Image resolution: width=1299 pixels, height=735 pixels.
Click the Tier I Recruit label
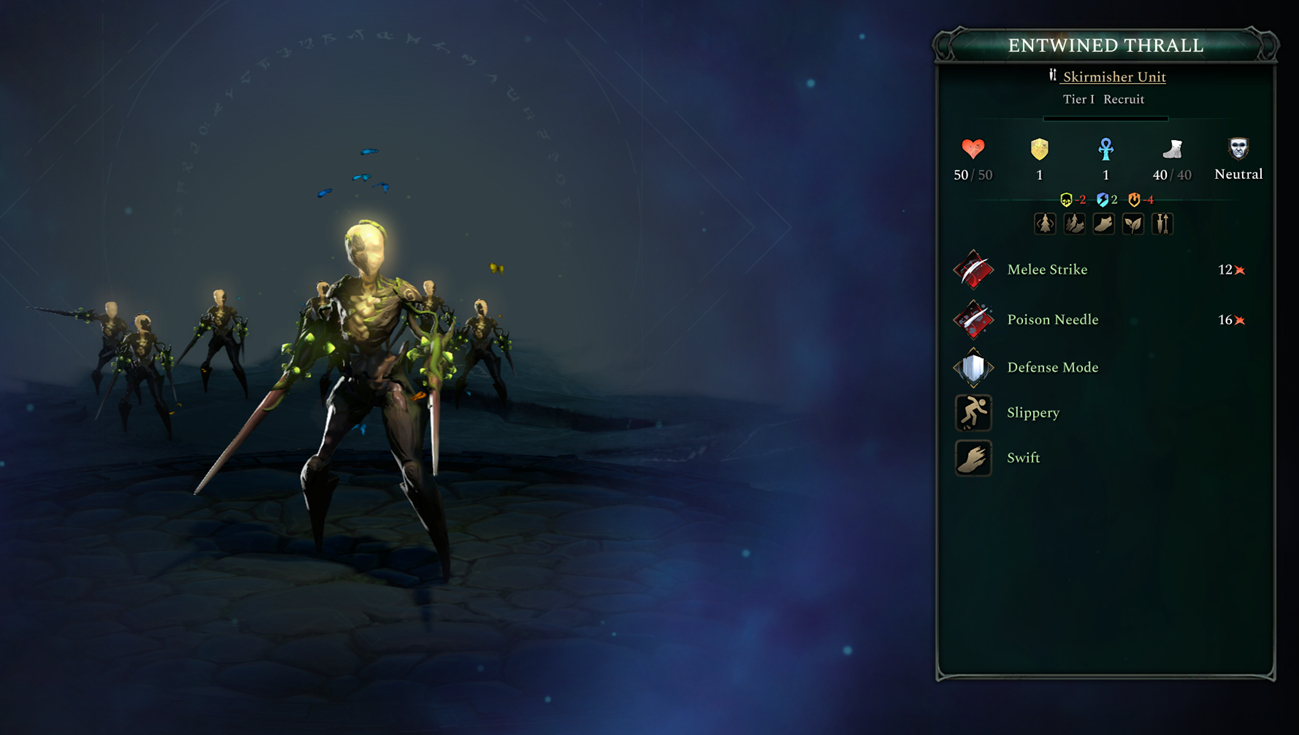point(1105,99)
